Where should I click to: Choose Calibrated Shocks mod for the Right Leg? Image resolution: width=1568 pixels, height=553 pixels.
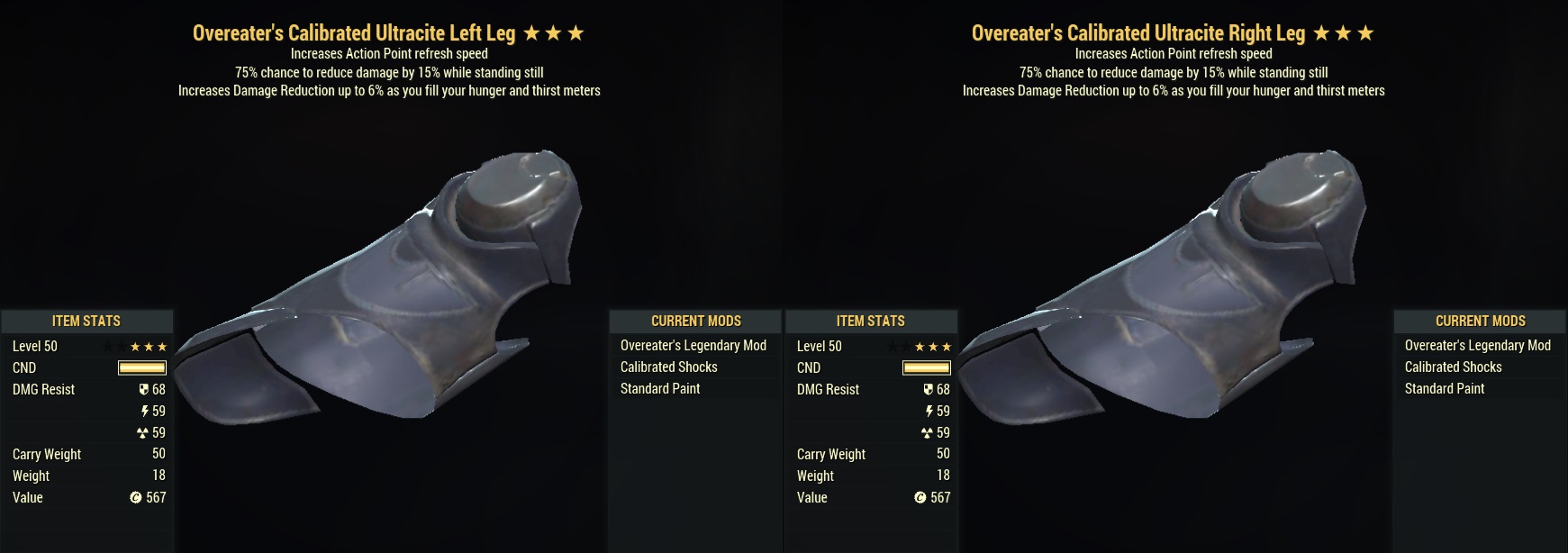[x=1453, y=367]
